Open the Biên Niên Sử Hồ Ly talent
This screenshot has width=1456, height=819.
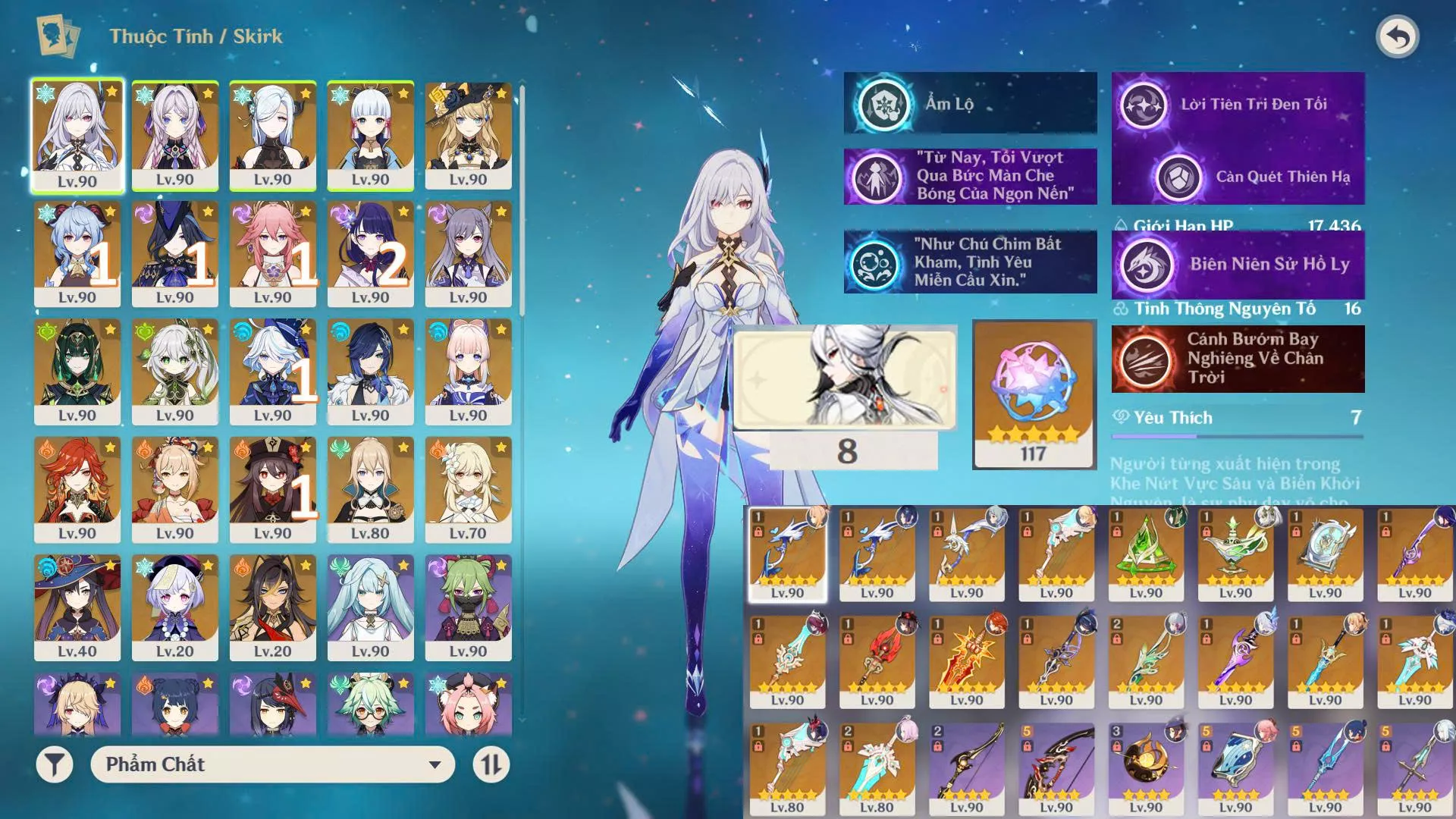click(1238, 265)
